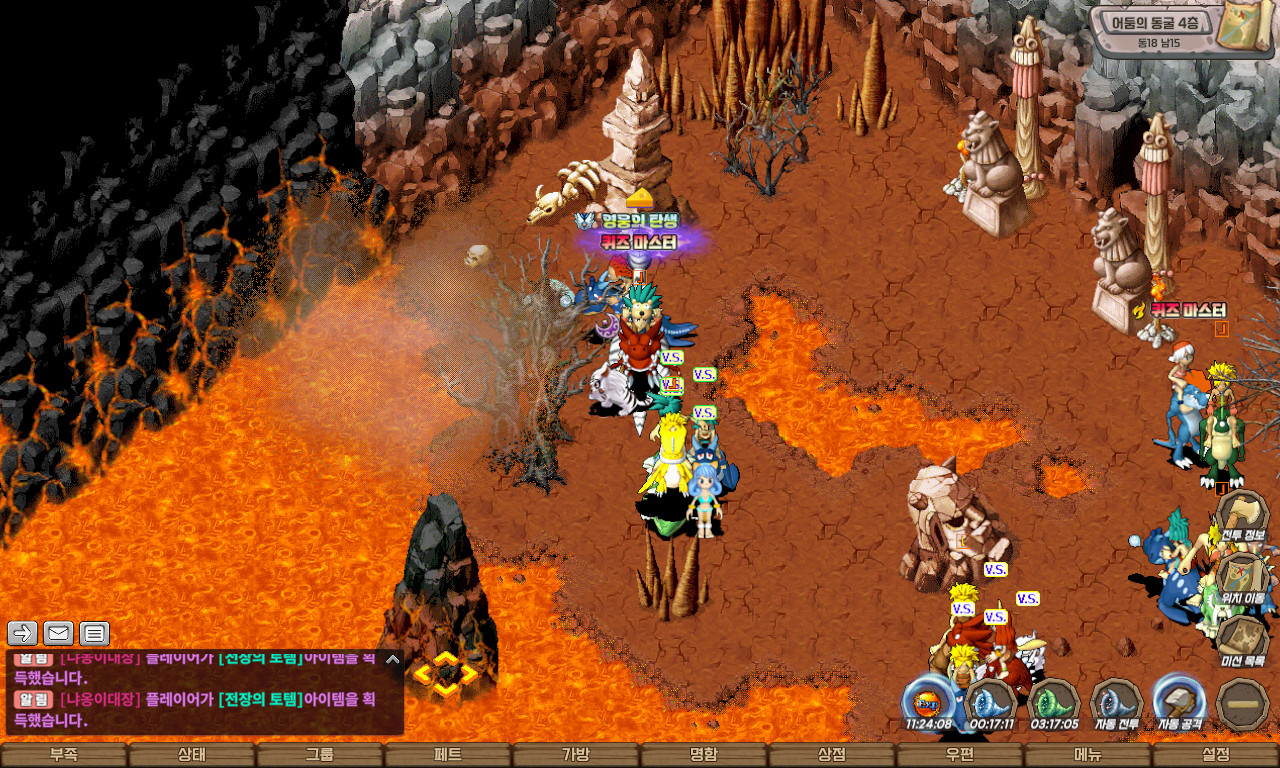Click the envelope button above chat
The width and height of the screenshot is (1280, 768).
point(59,633)
